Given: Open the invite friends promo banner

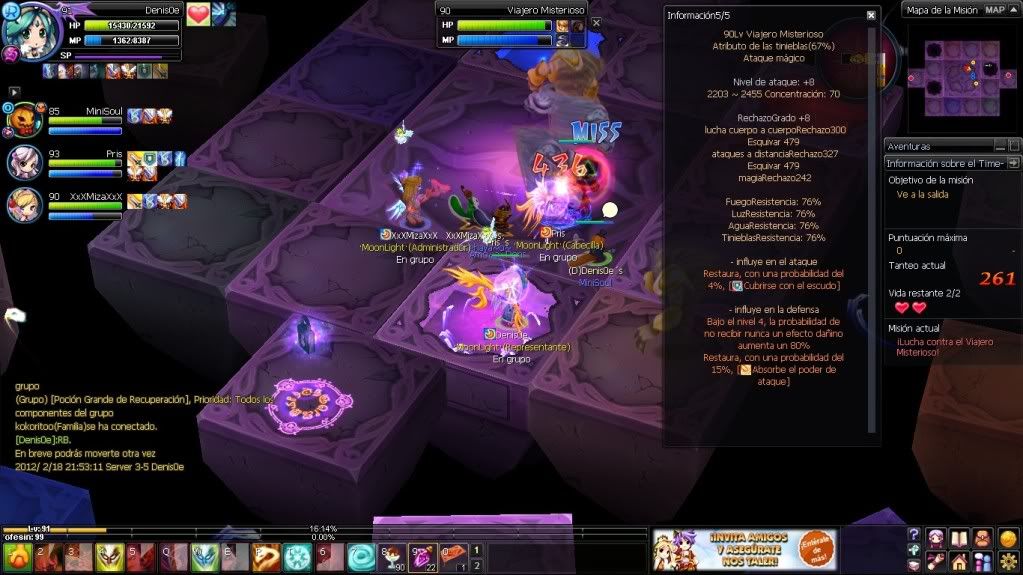Looking at the screenshot, I should tap(745, 548).
